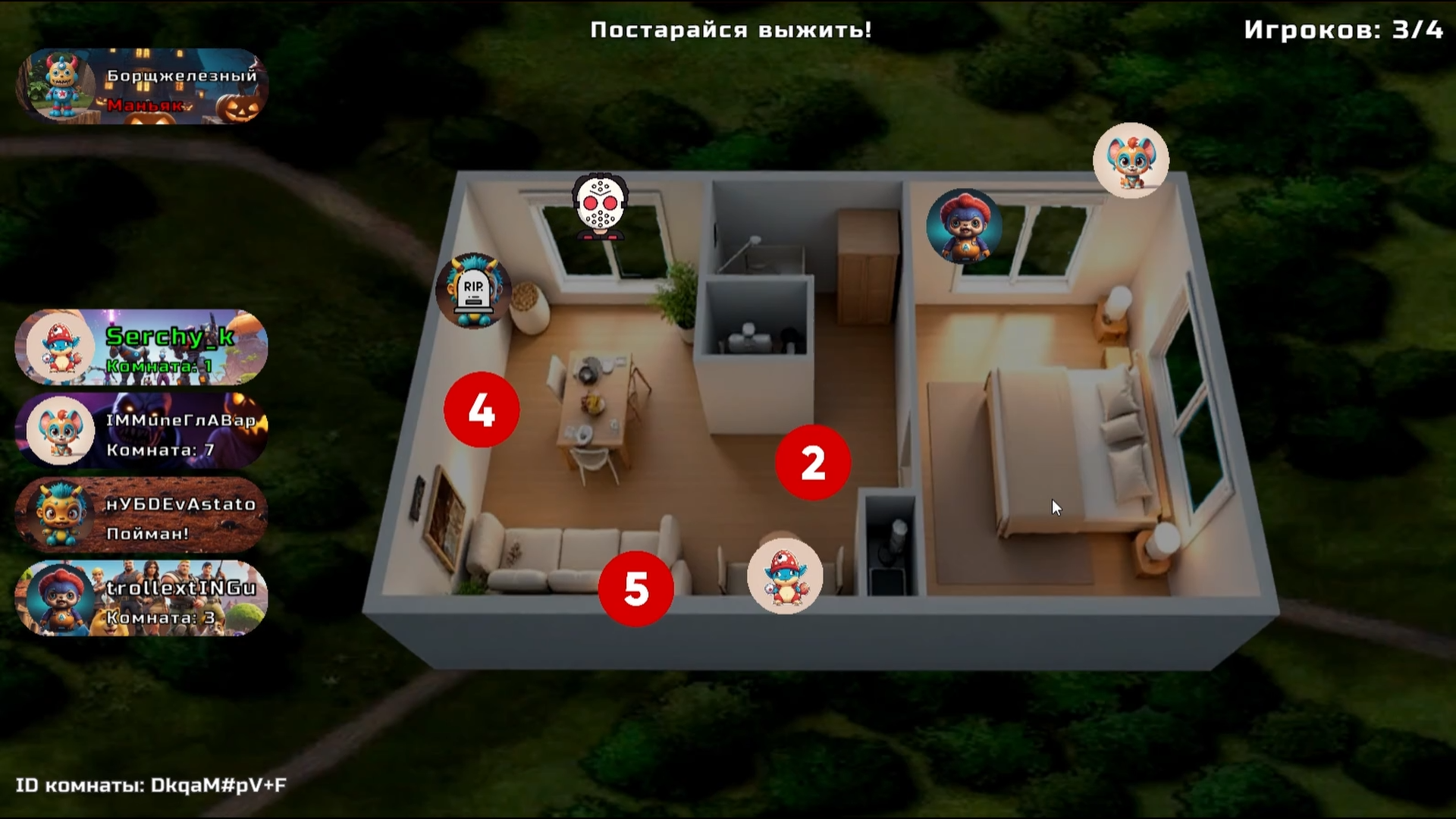Click trollextINGu's avatar portrait

point(59,598)
